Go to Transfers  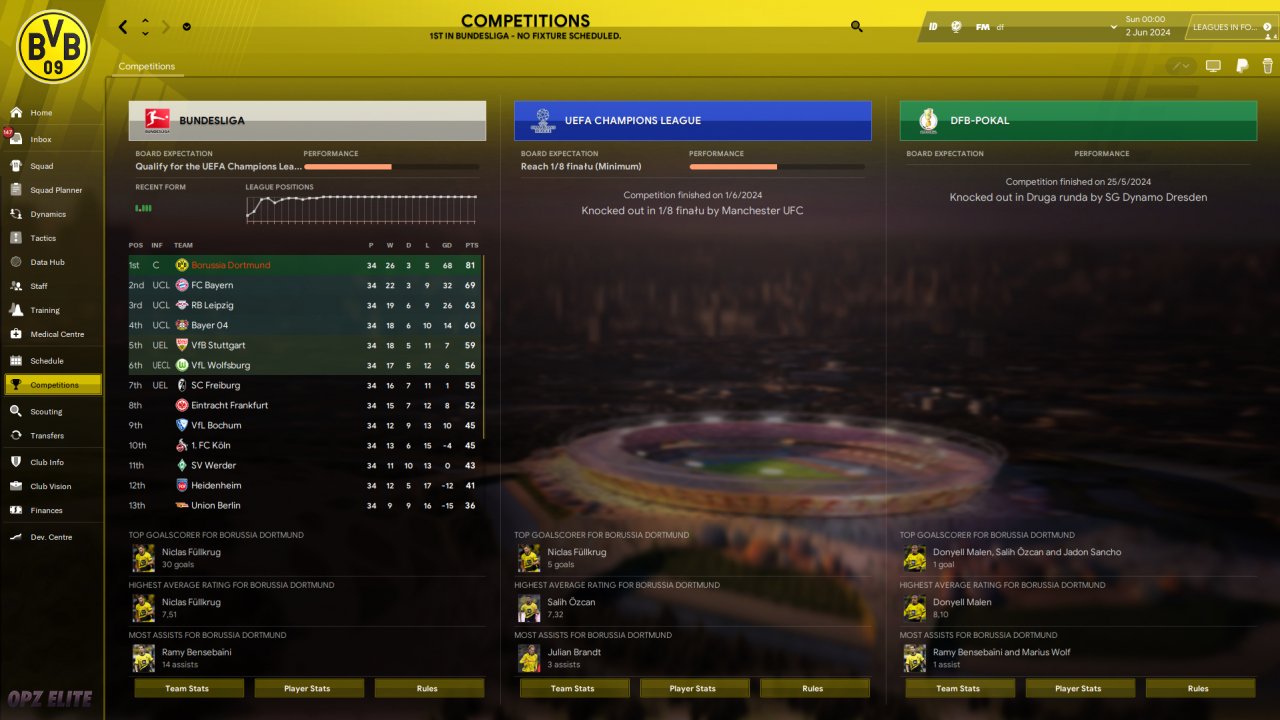pyautogui.click(x=46, y=435)
